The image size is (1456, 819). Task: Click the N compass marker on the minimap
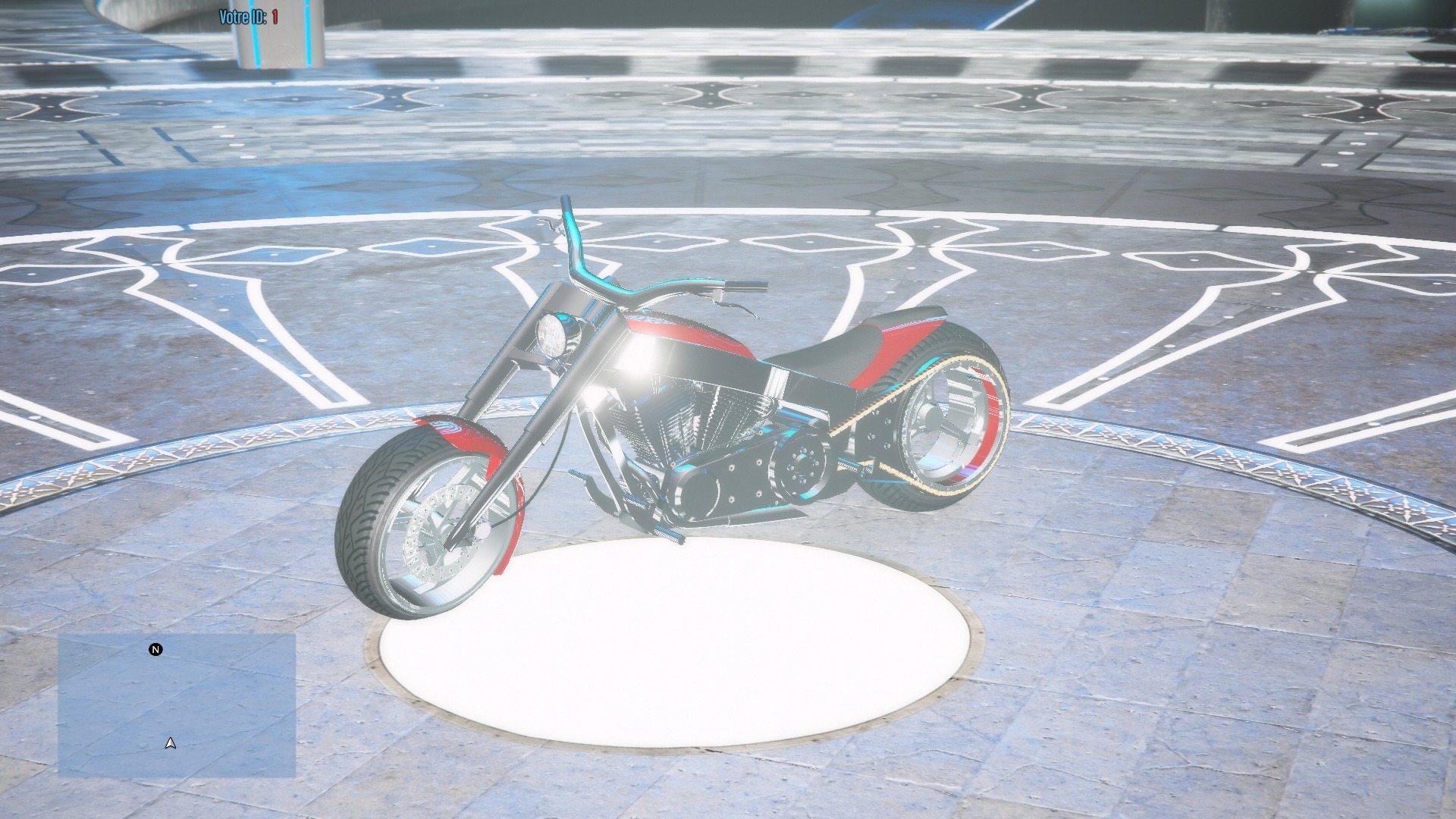click(x=155, y=650)
